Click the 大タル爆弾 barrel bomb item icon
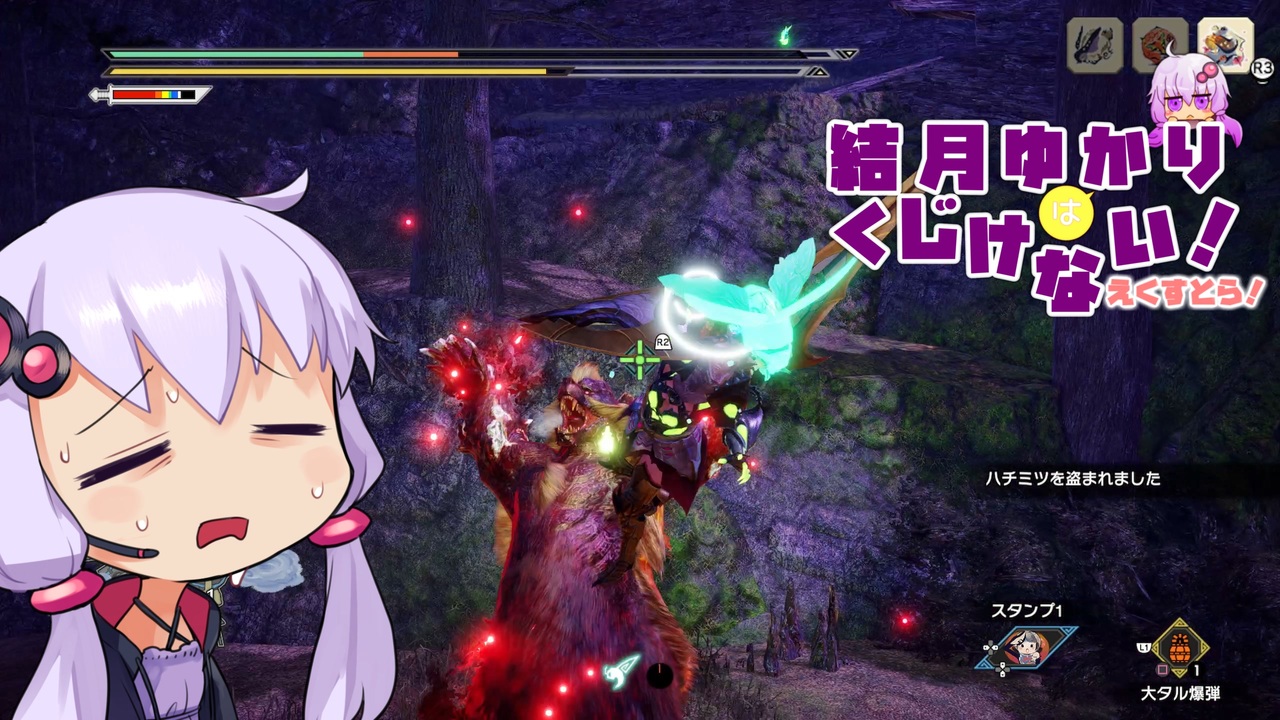Screen dimensions: 1280x720 (1179, 648)
